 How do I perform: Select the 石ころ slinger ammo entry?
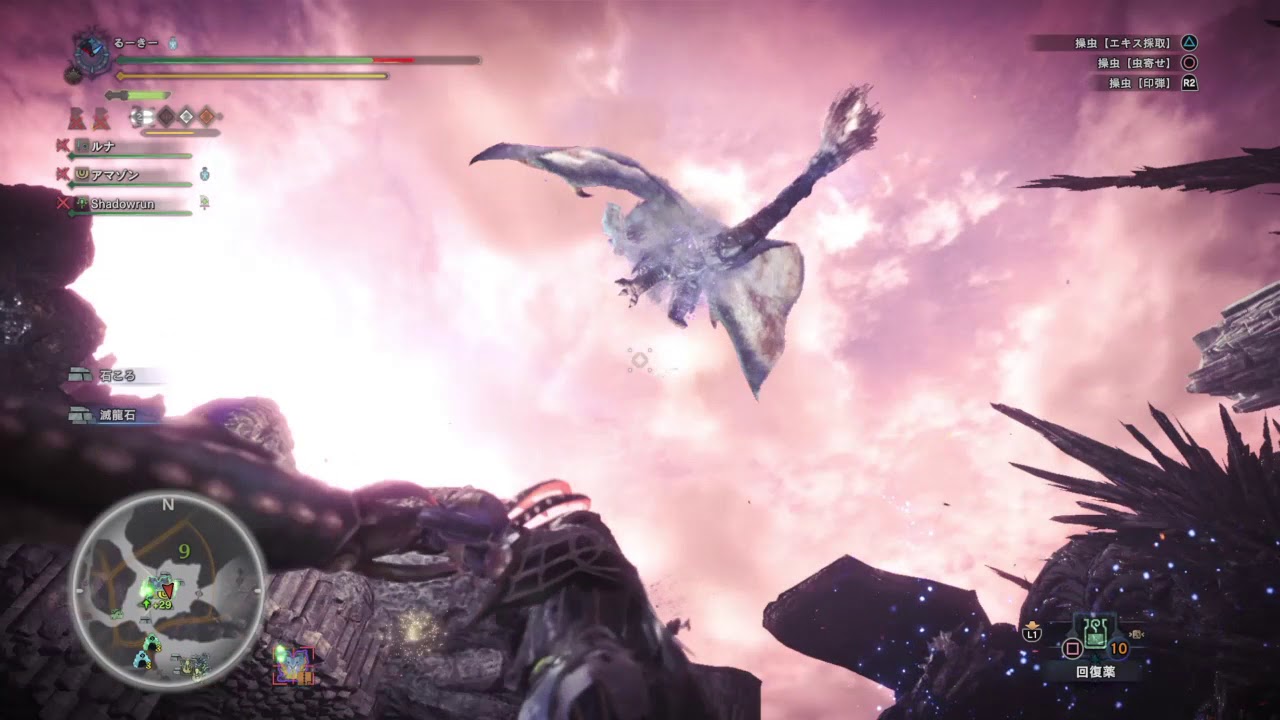pos(117,376)
